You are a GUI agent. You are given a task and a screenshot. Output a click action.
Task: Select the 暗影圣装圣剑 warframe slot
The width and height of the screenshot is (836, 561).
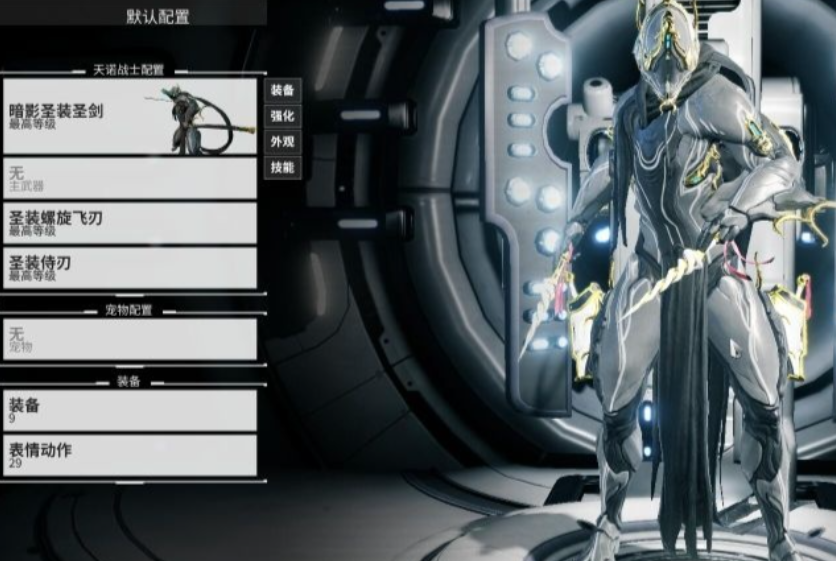(x=129, y=115)
